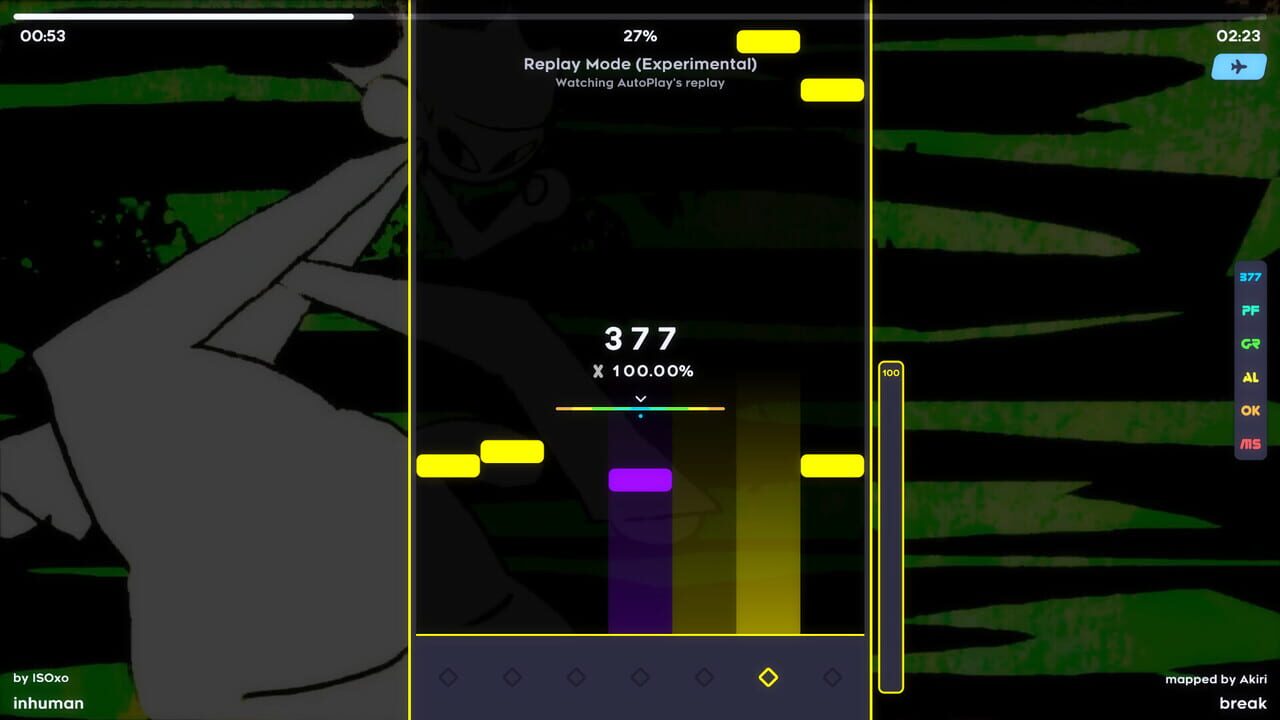
Task: Select the Watching AutoPlay's replay label
Action: click(639, 83)
